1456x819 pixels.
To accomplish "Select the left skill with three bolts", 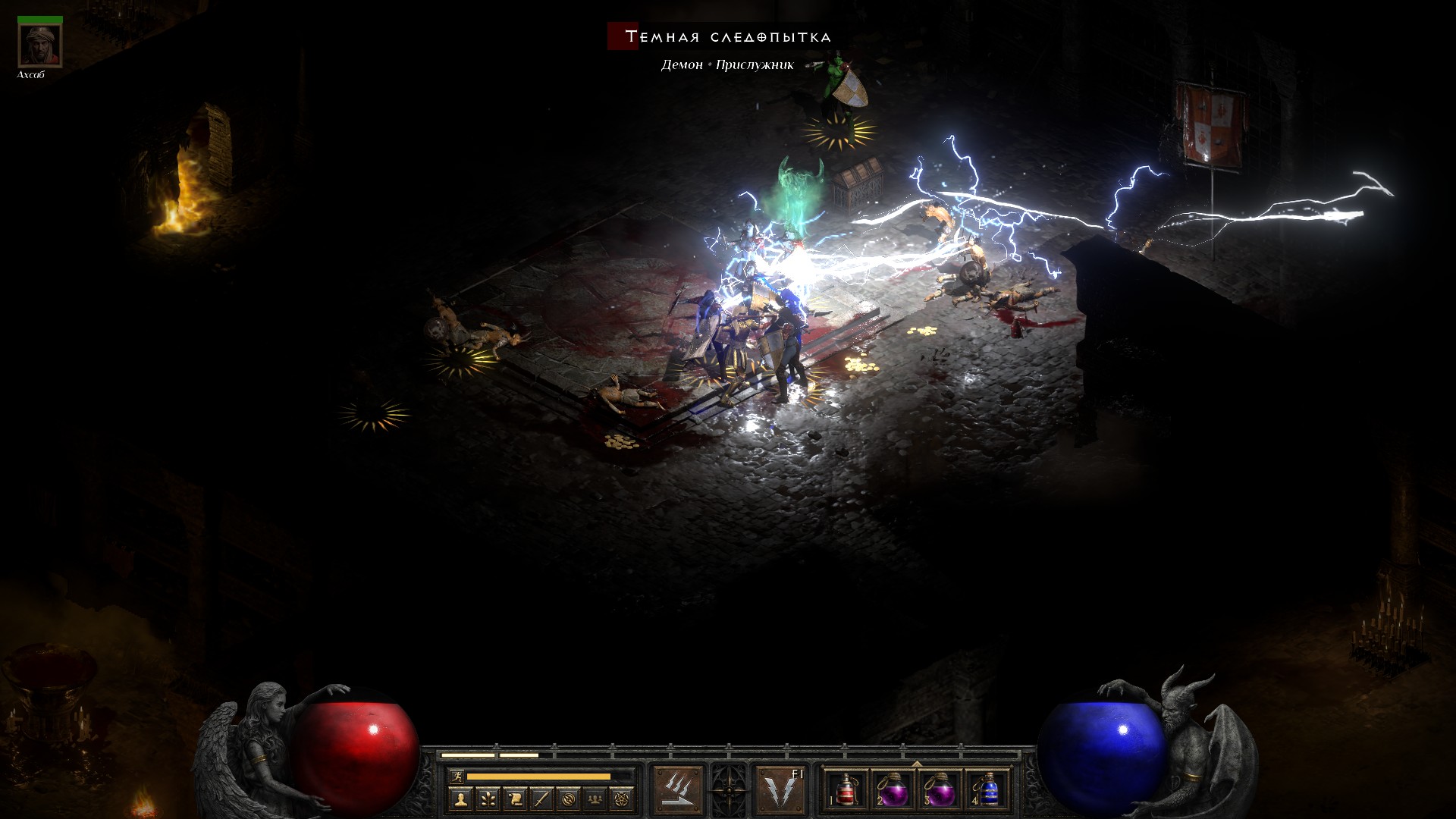I will click(x=678, y=790).
